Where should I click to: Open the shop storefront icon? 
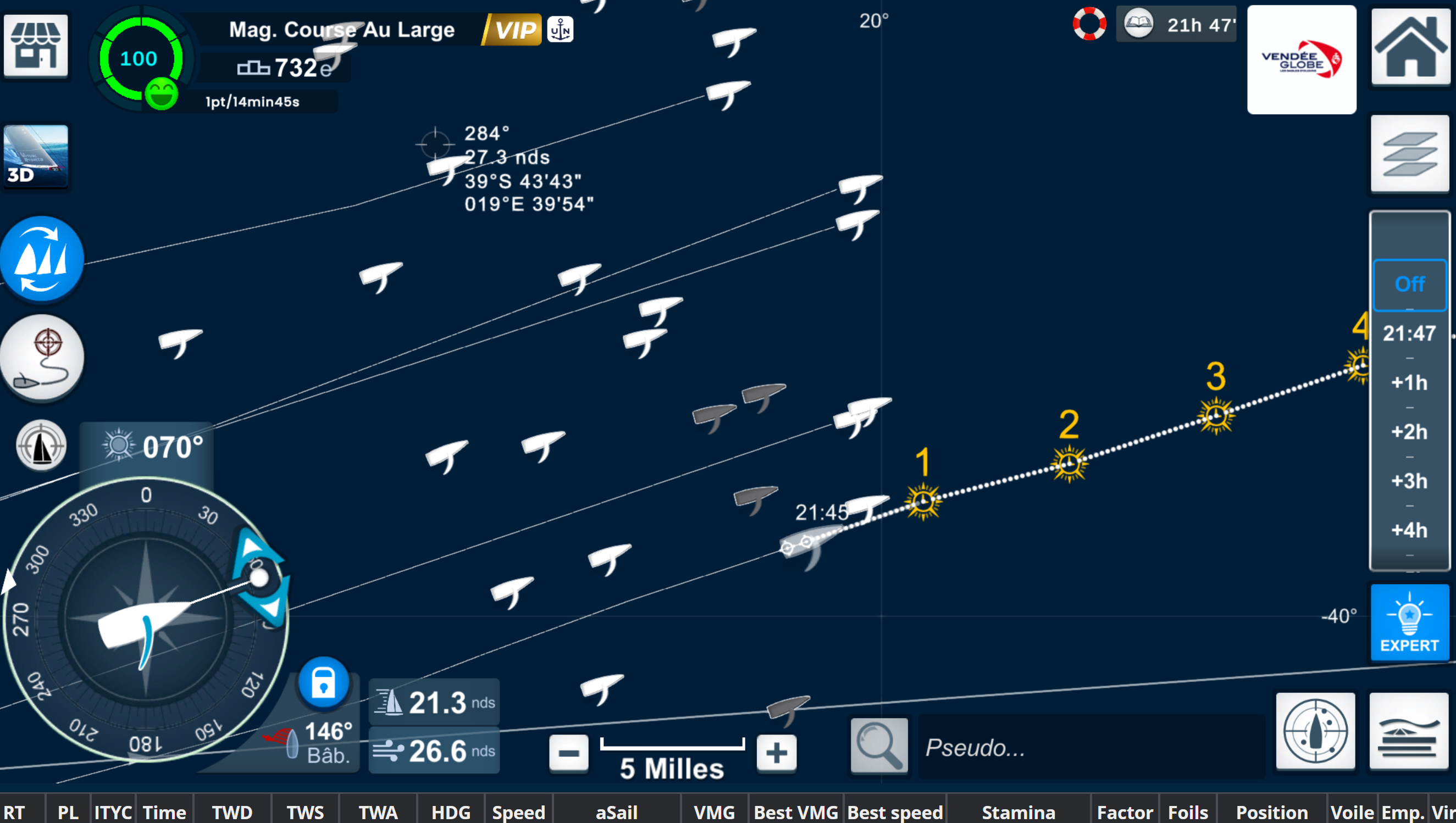[36, 45]
